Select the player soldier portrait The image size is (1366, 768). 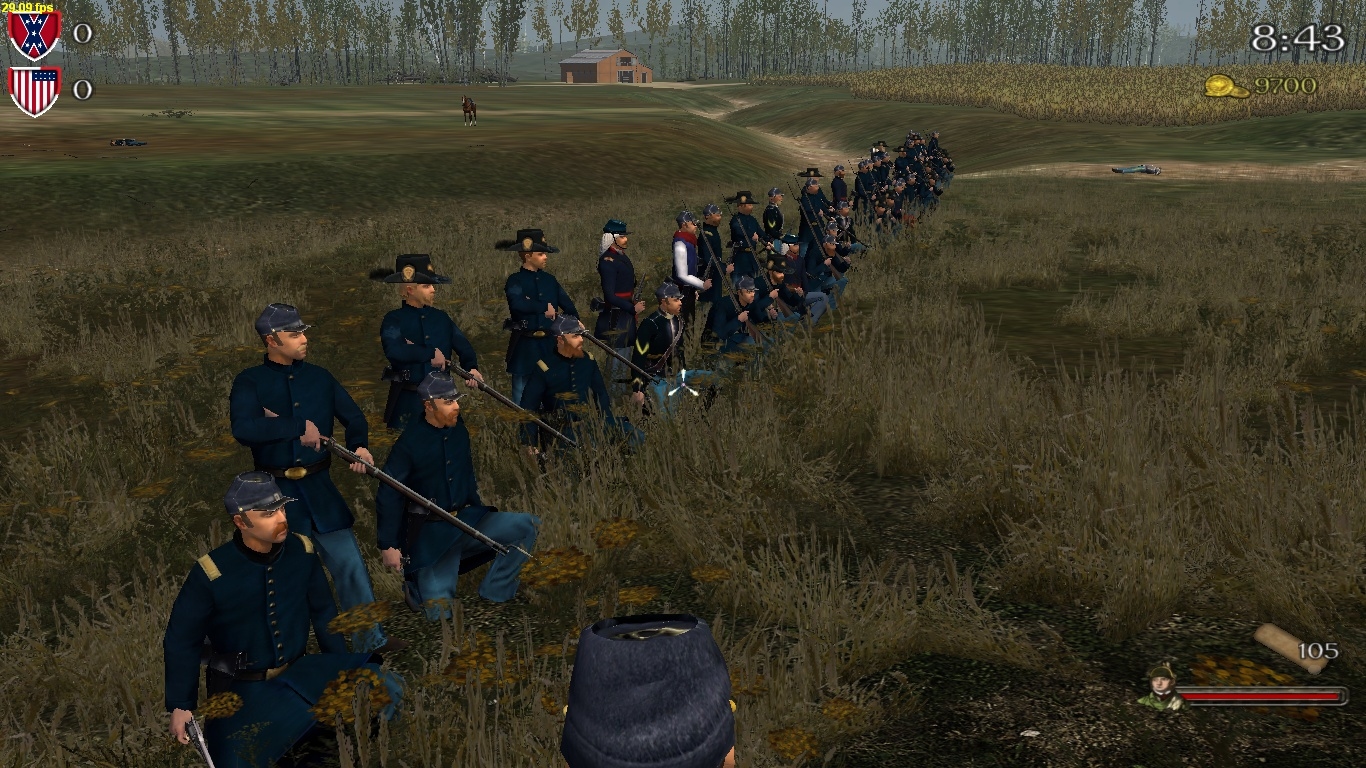pyautogui.click(x=1161, y=687)
